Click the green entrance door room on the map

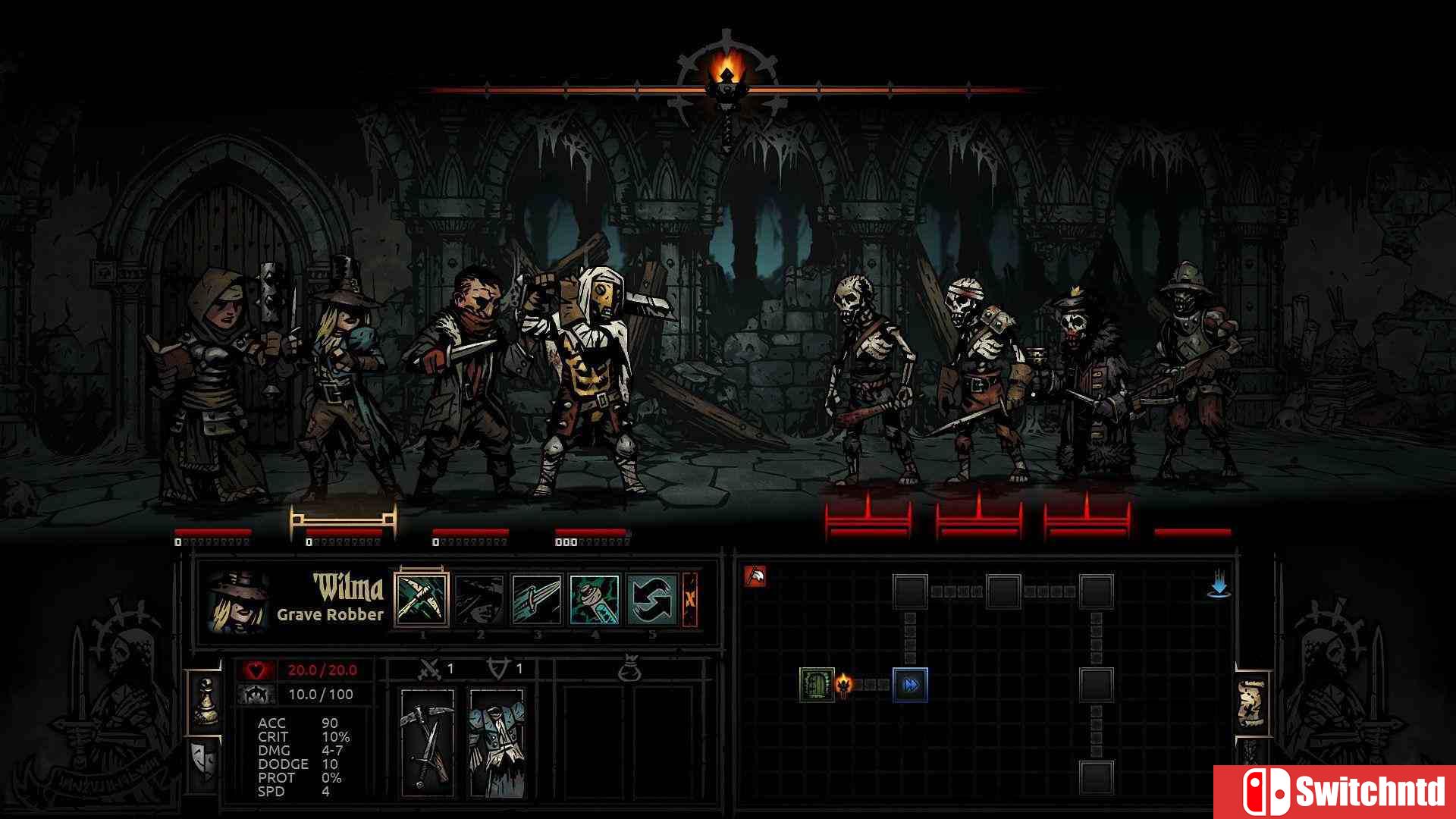coord(817,685)
